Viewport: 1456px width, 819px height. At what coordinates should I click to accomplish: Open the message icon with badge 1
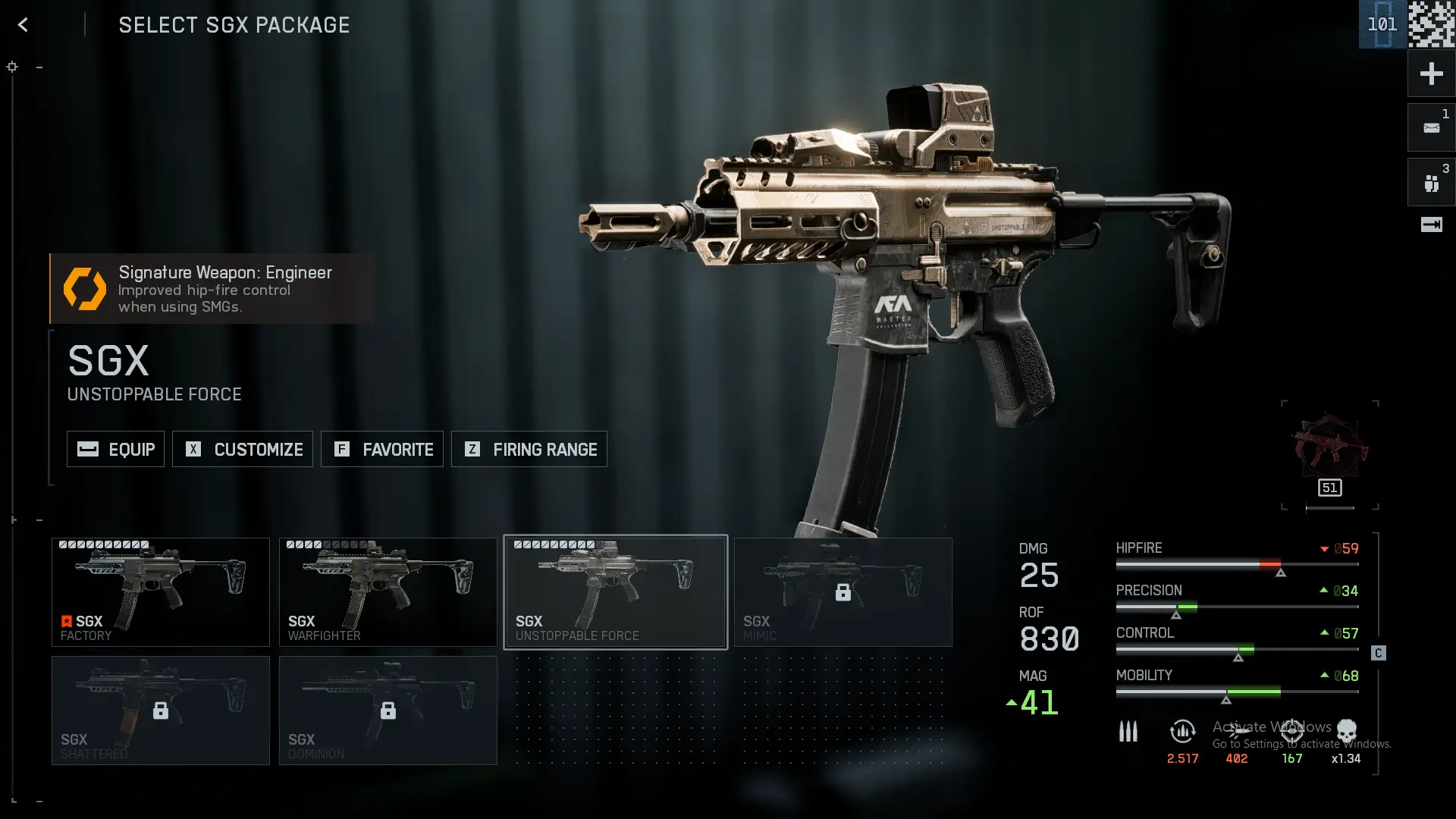tap(1431, 128)
